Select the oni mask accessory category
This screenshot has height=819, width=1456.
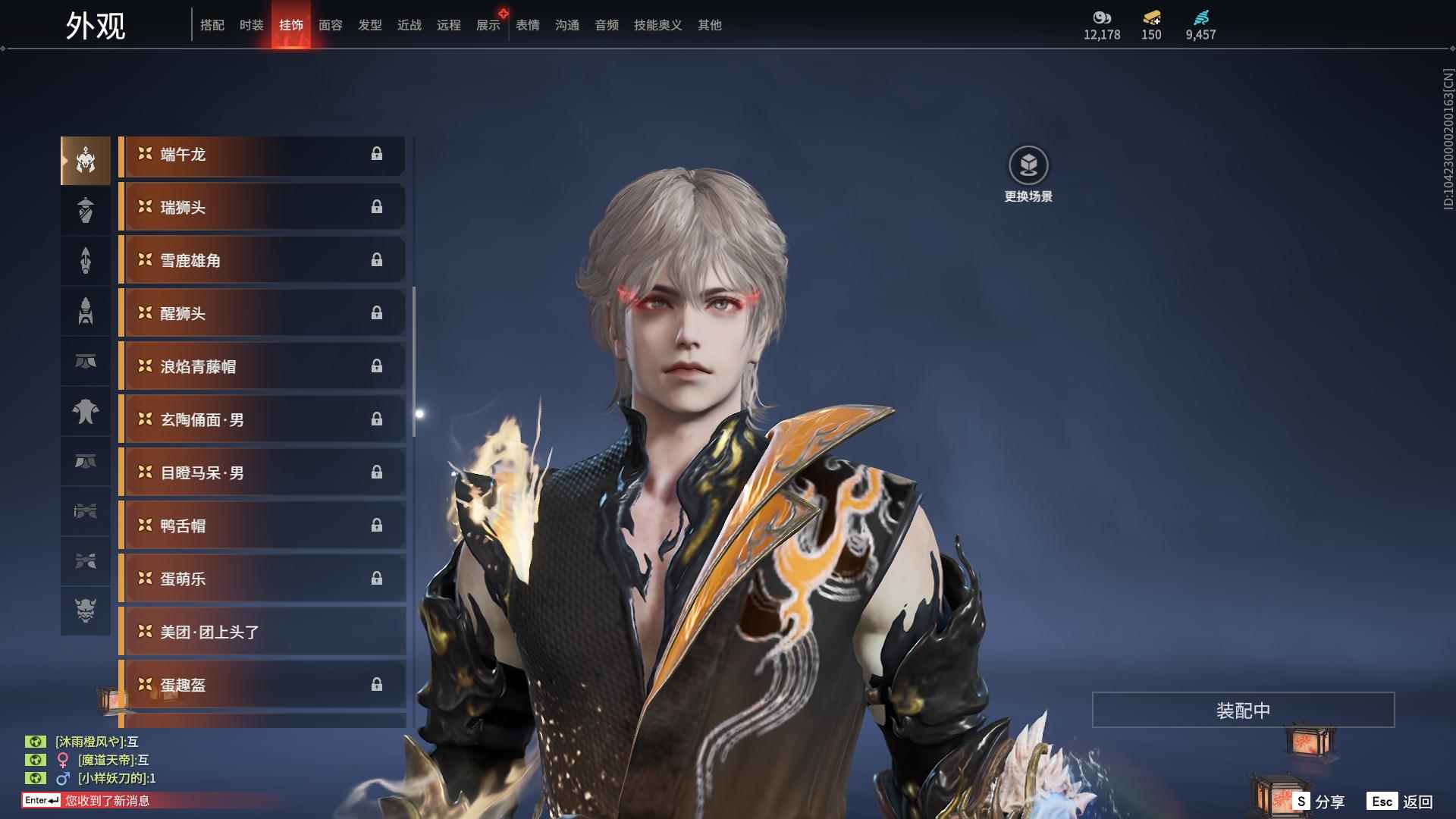pyautogui.click(x=86, y=610)
